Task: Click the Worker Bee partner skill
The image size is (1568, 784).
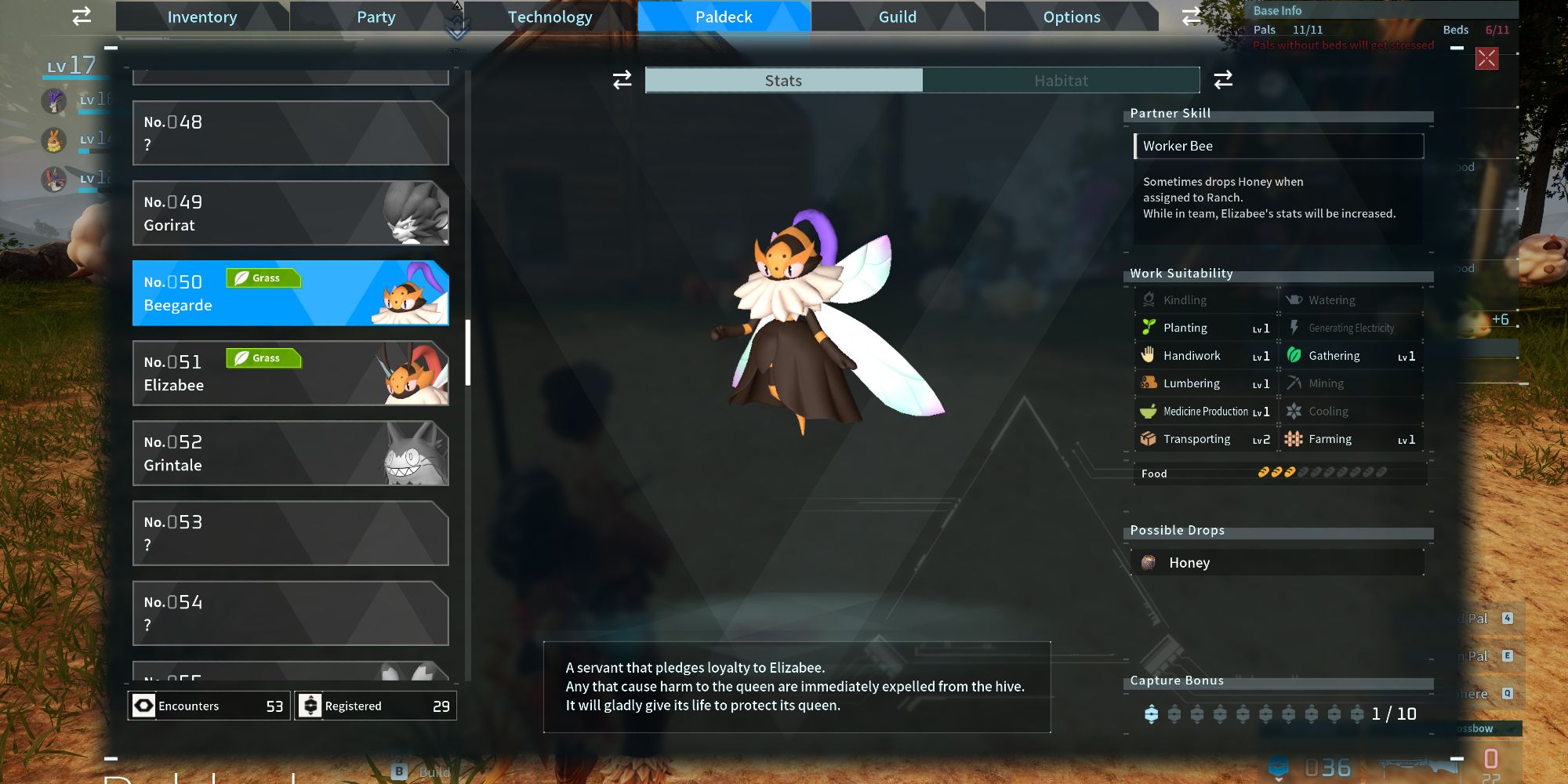Action: tap(1279, 146)
